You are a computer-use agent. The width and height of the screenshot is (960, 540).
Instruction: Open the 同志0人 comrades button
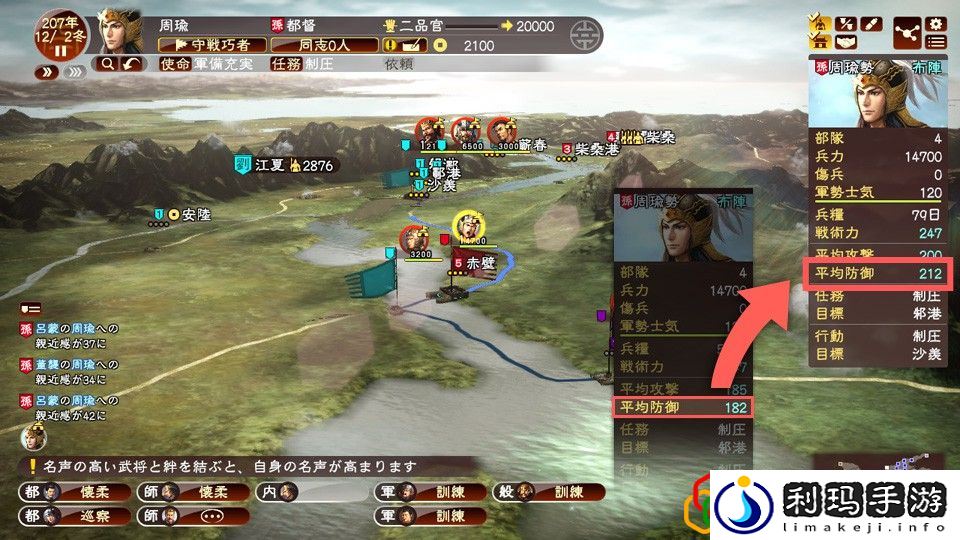point(319,45)
